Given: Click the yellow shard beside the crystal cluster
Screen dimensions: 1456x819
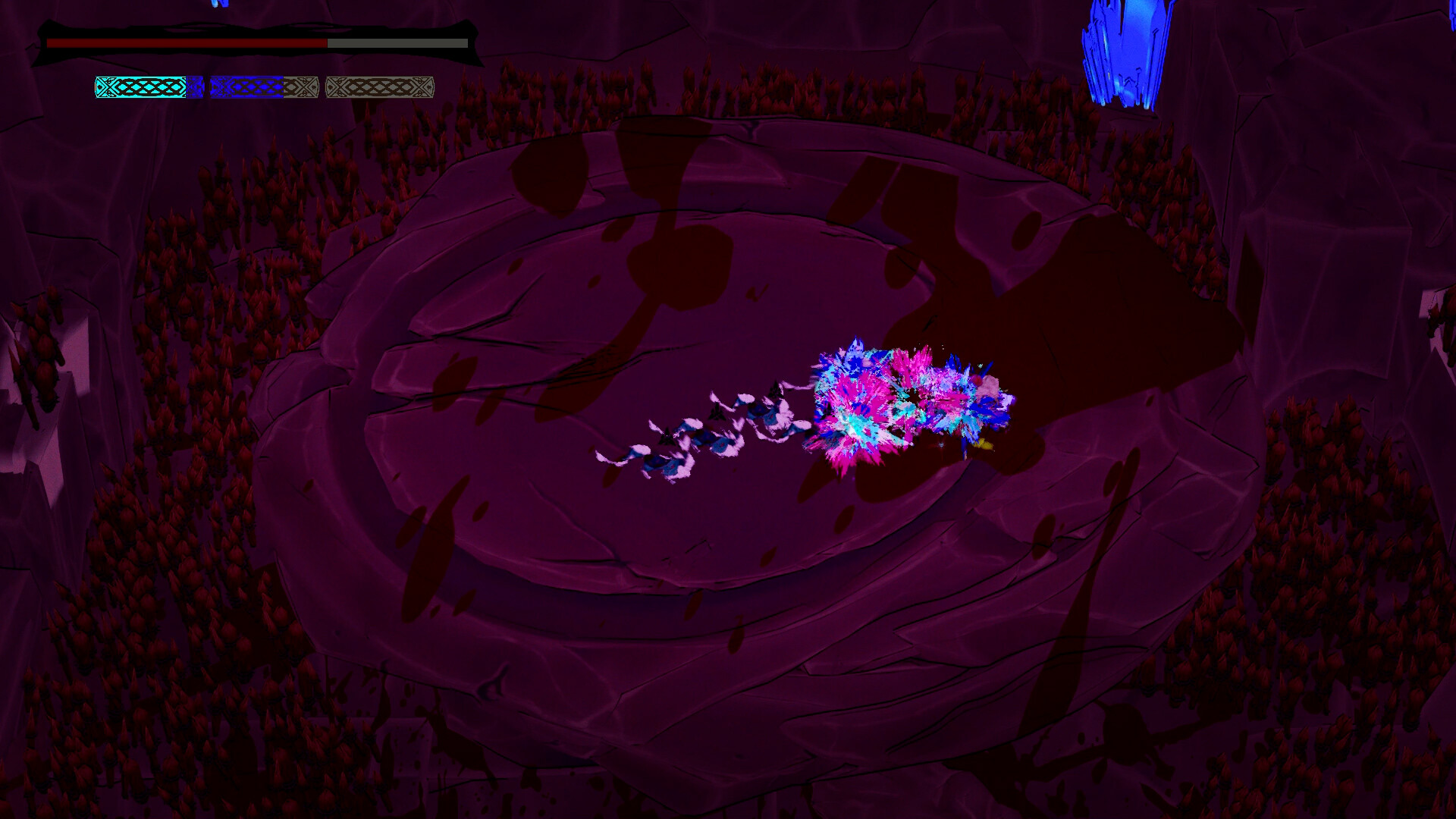Looking at the screenshot, I should pos(983,444).
